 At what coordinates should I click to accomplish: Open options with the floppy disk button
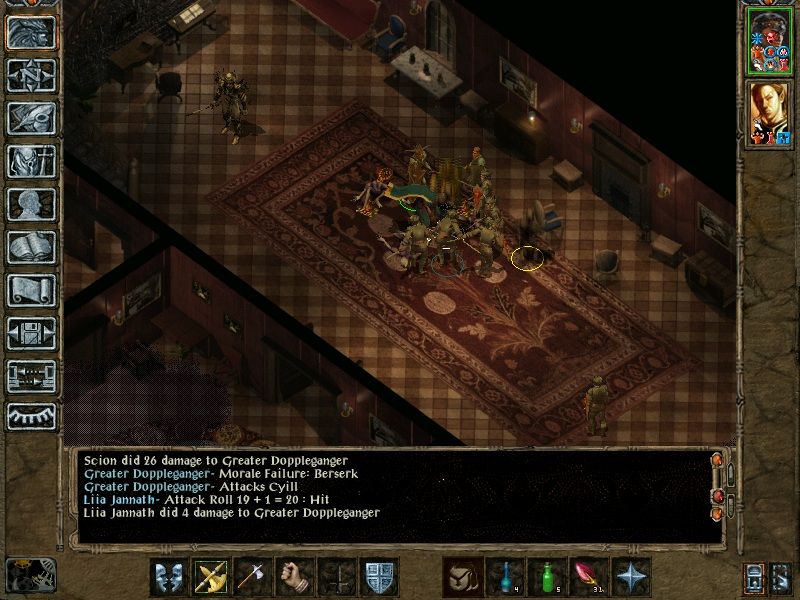point(31,333)
